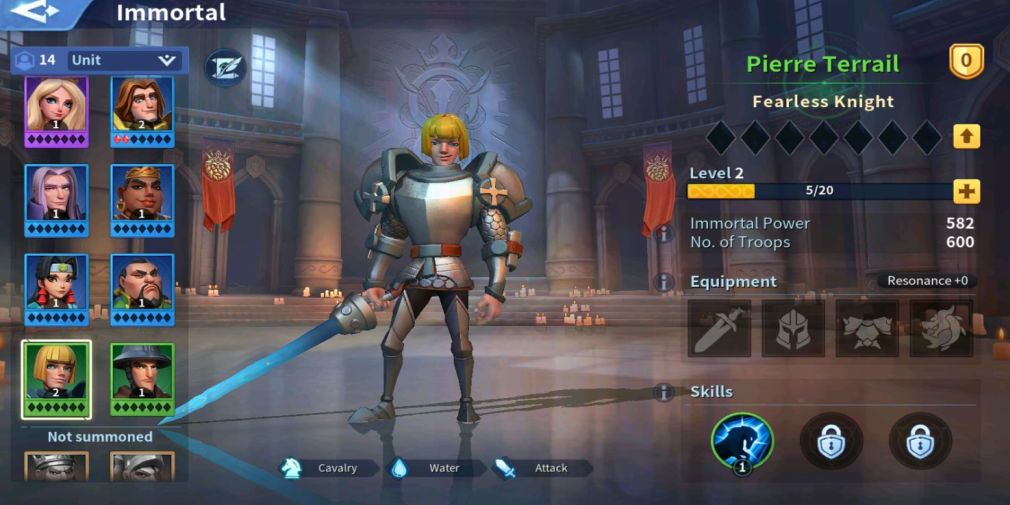Open the beast head equipment slot

pos(941,329)
